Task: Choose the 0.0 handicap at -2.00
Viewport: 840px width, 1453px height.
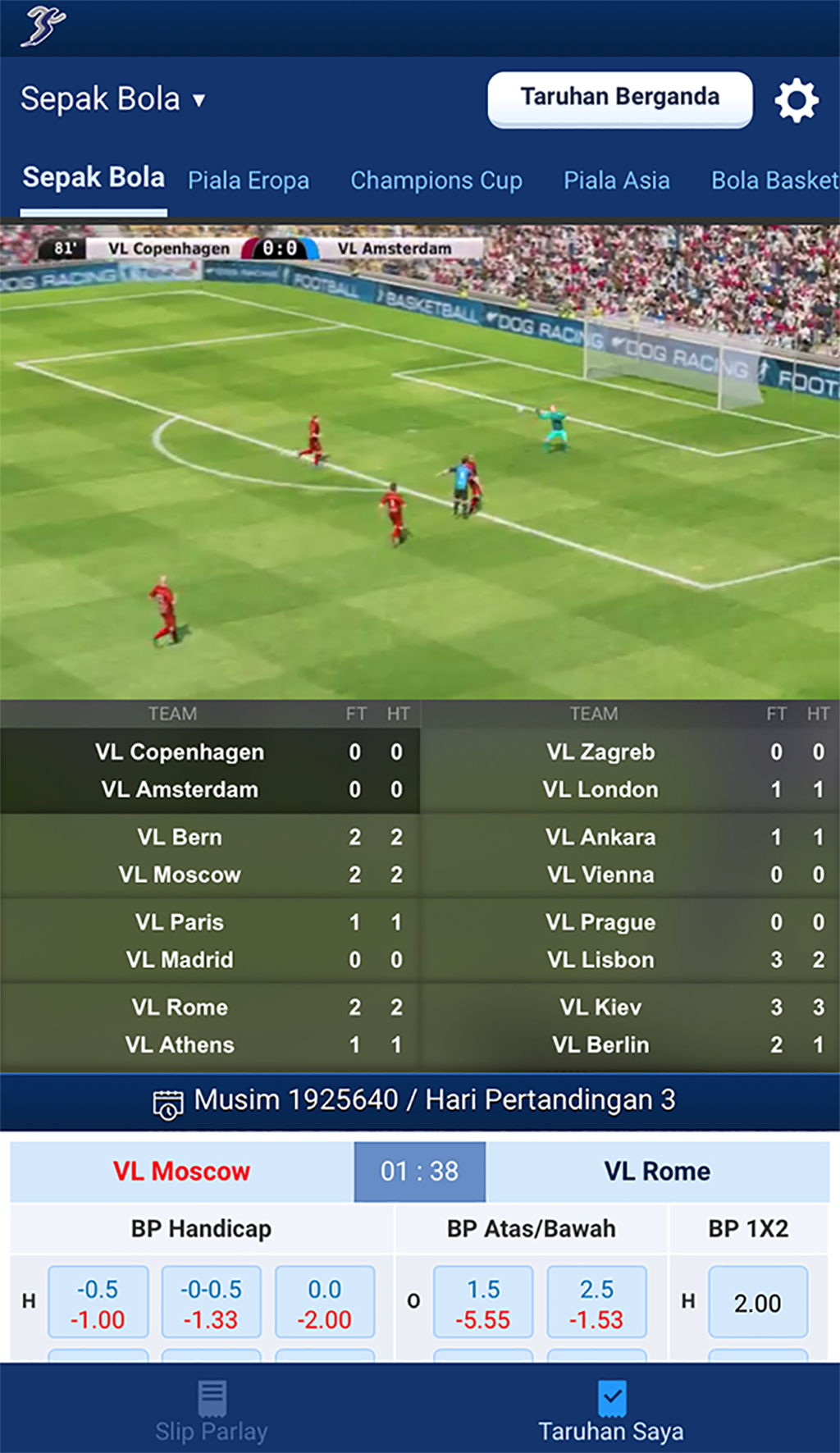Action: coord(325,1303)
